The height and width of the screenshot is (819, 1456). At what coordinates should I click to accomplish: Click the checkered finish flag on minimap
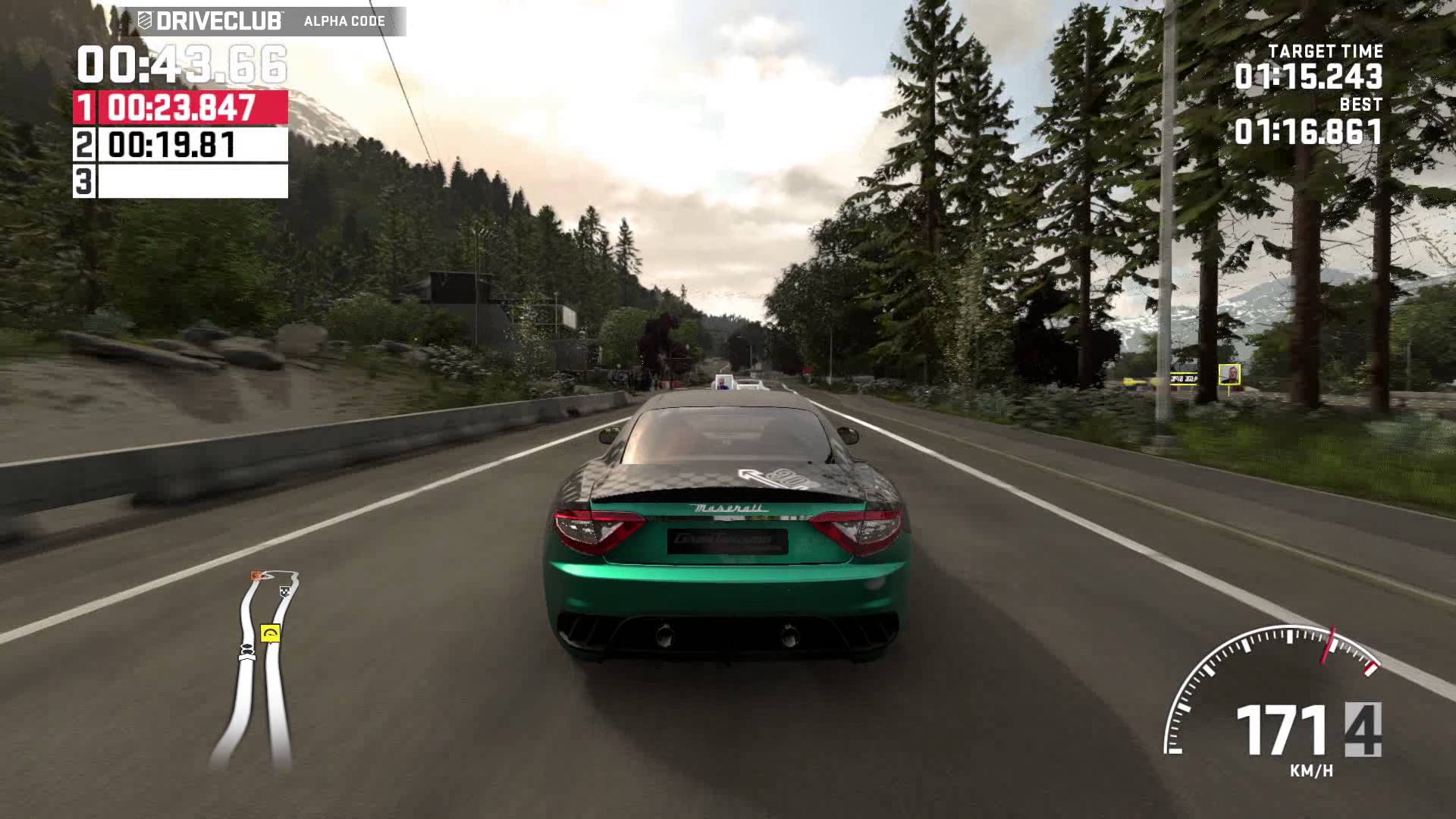[x=285, y=591]
